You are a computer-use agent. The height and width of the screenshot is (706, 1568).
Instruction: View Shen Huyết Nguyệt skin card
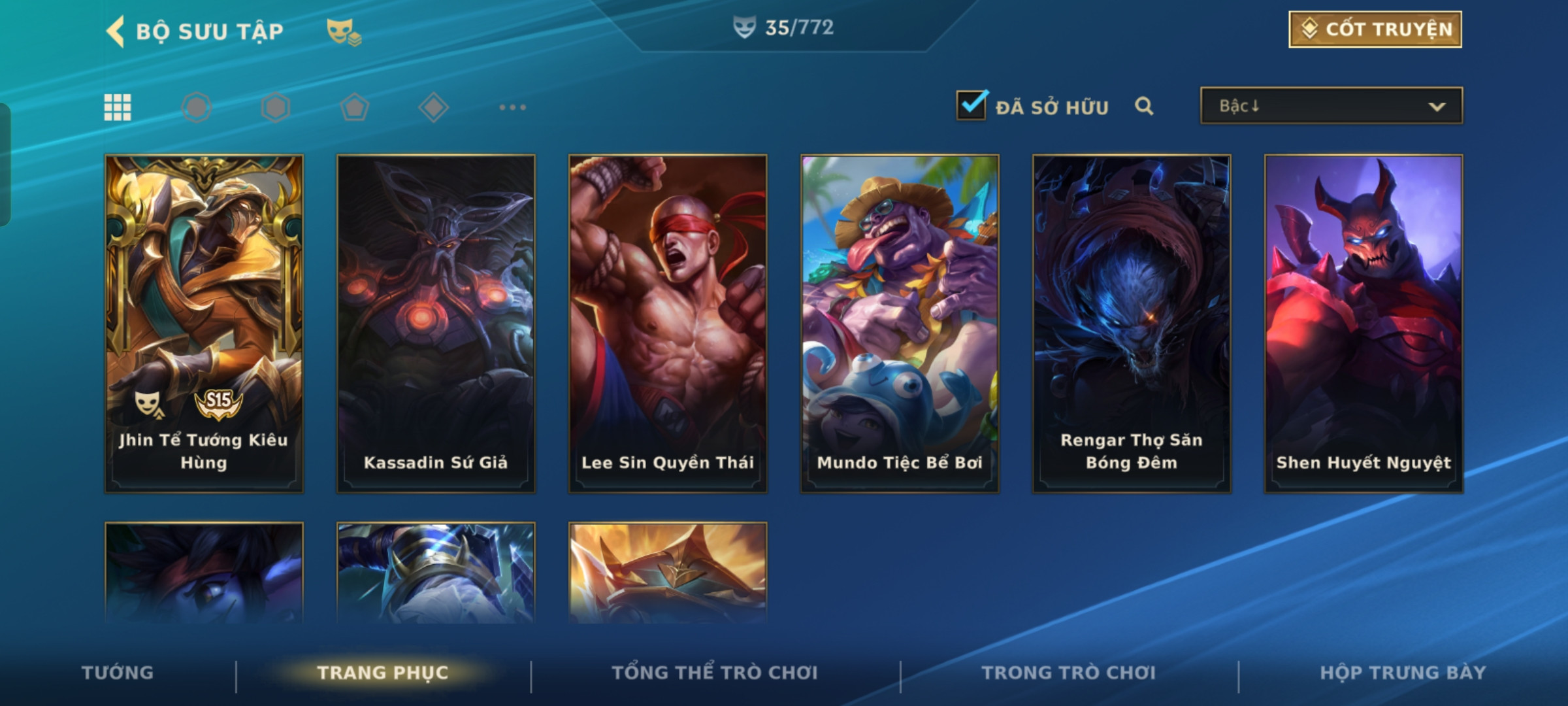1364,324
